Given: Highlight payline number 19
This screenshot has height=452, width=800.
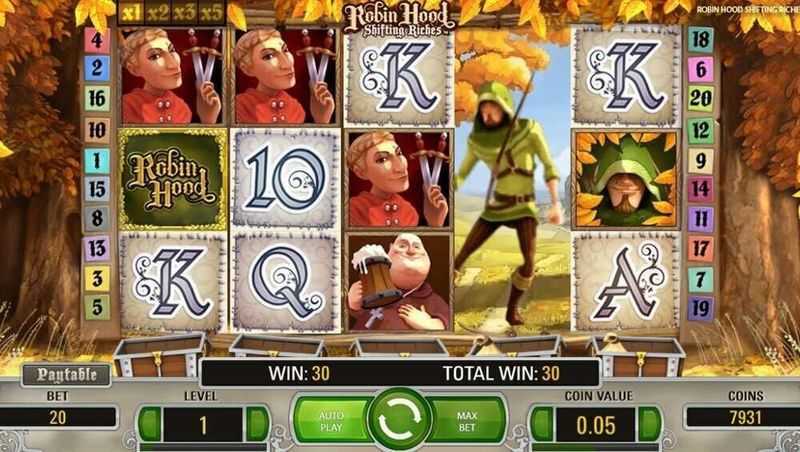Looking at the screenshot, I should click(x=701, y=308).
